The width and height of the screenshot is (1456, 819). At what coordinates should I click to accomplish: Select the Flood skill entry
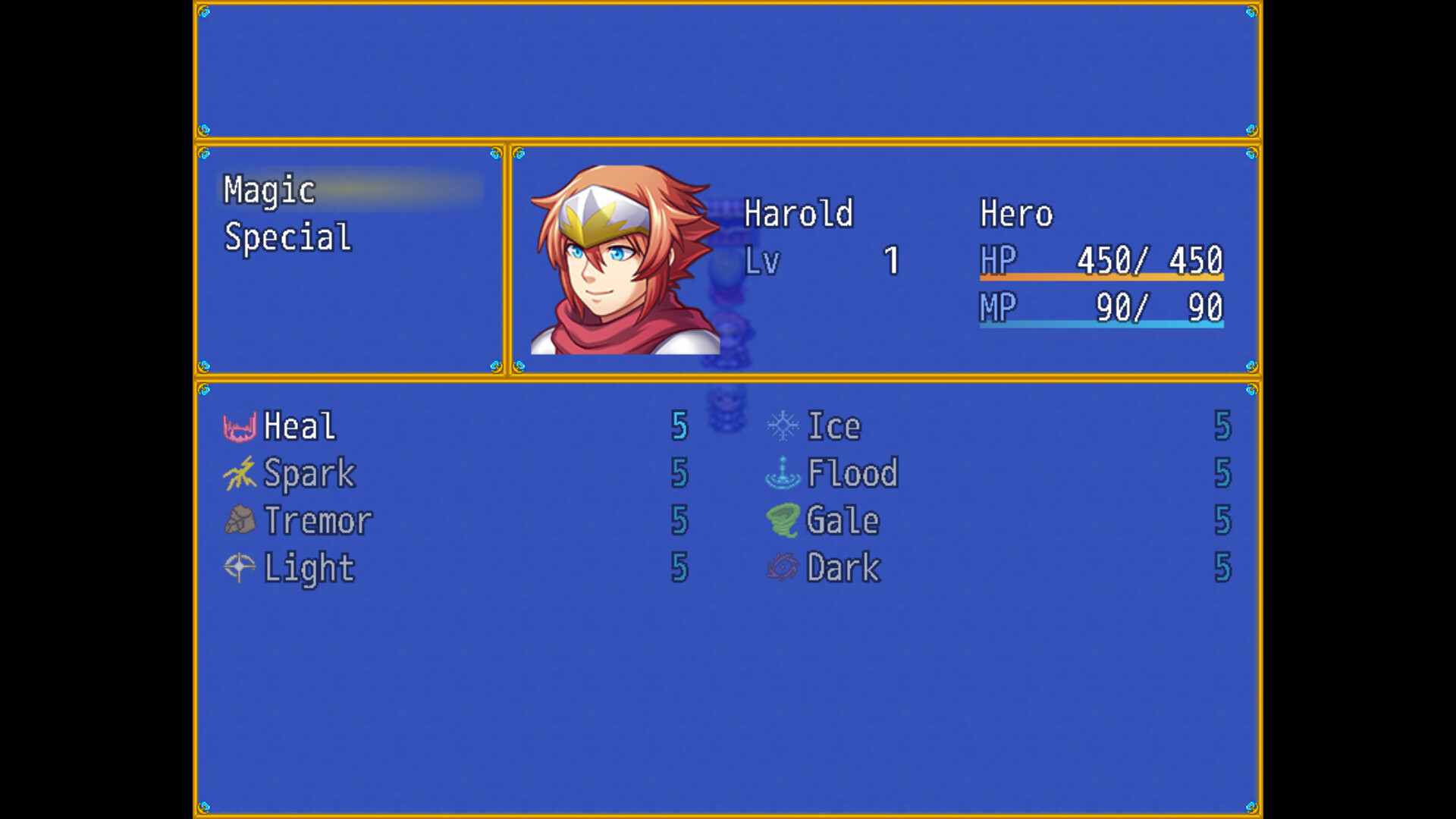coord(852,473)
